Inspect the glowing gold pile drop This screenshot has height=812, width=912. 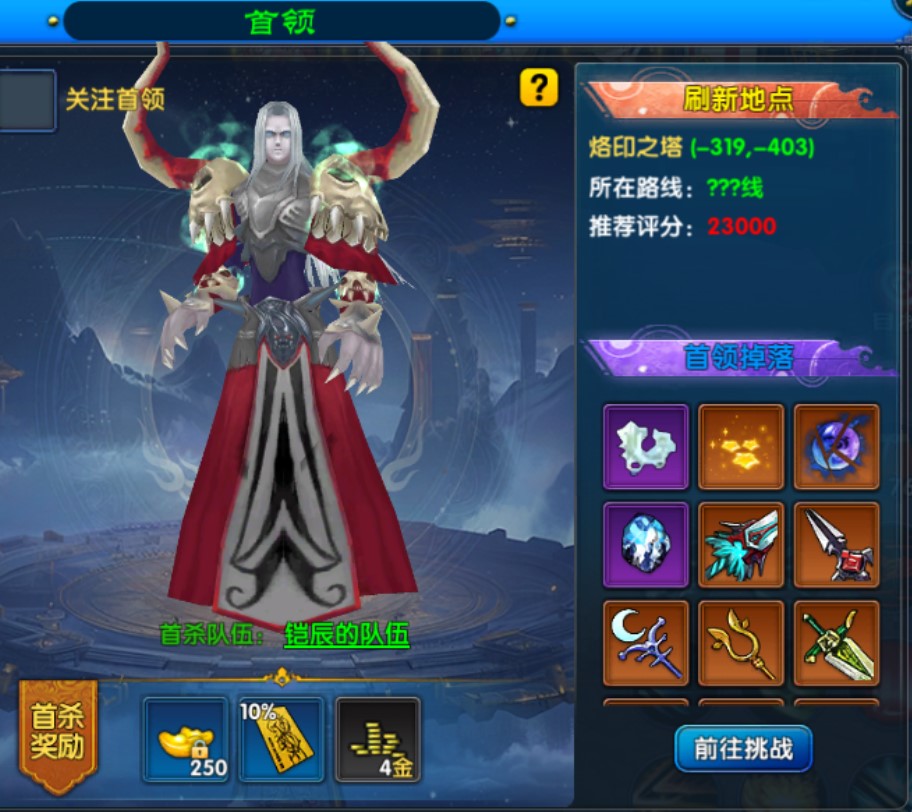[x=741, y=447]
